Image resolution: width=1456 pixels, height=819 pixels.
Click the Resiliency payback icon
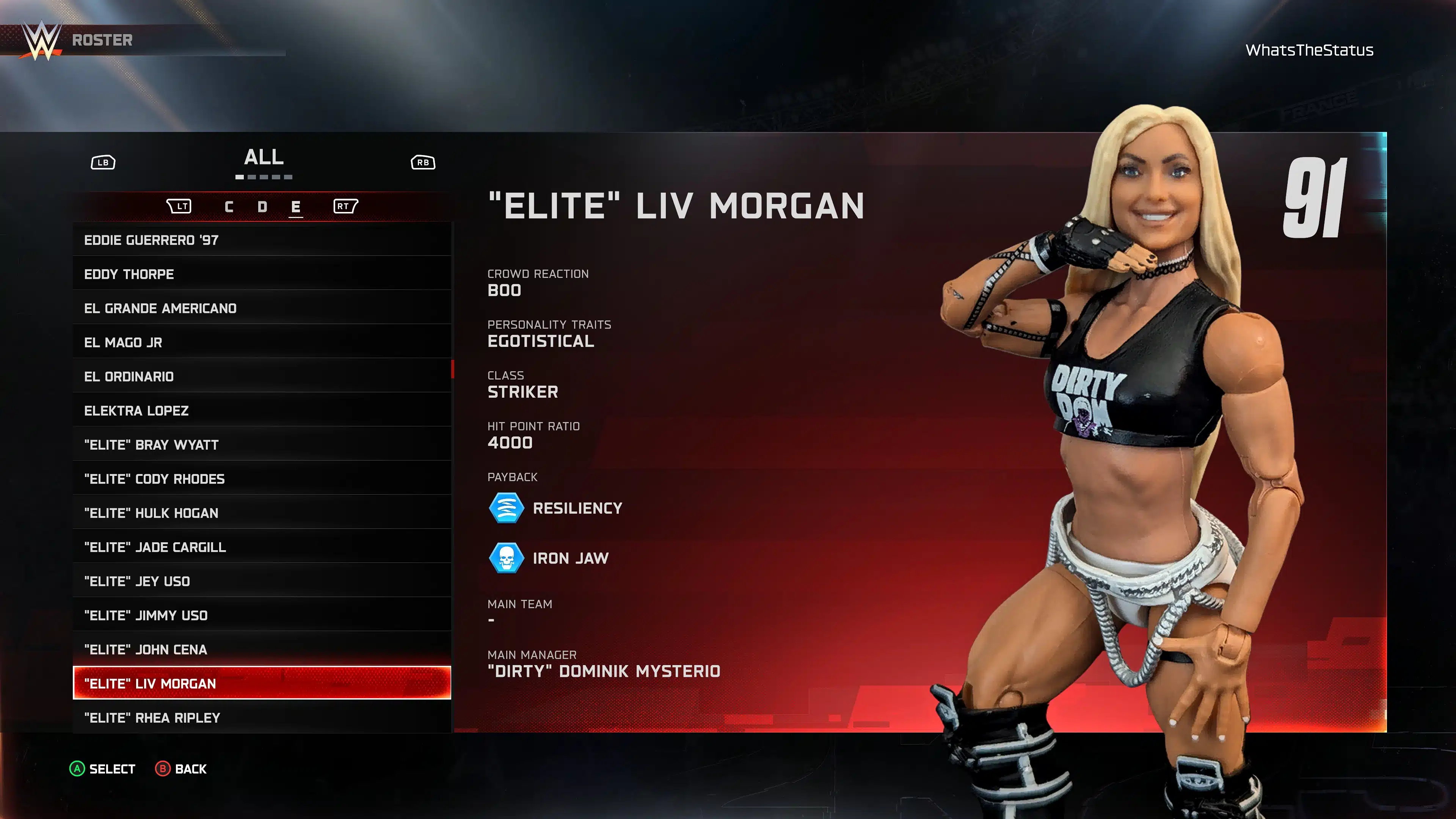507,508
